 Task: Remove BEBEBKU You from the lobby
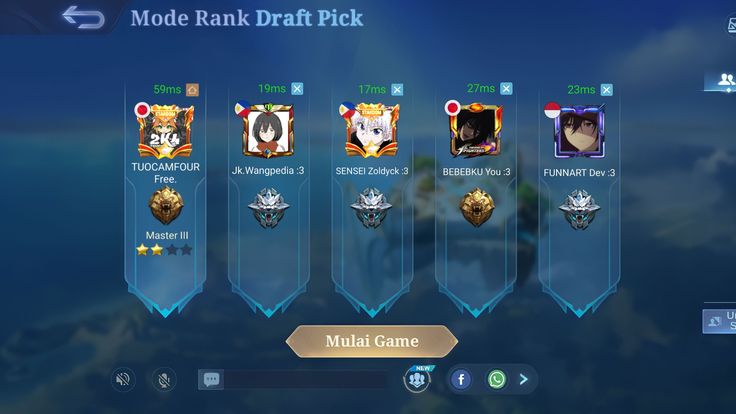pyautogui.click(x=502, y=89)
